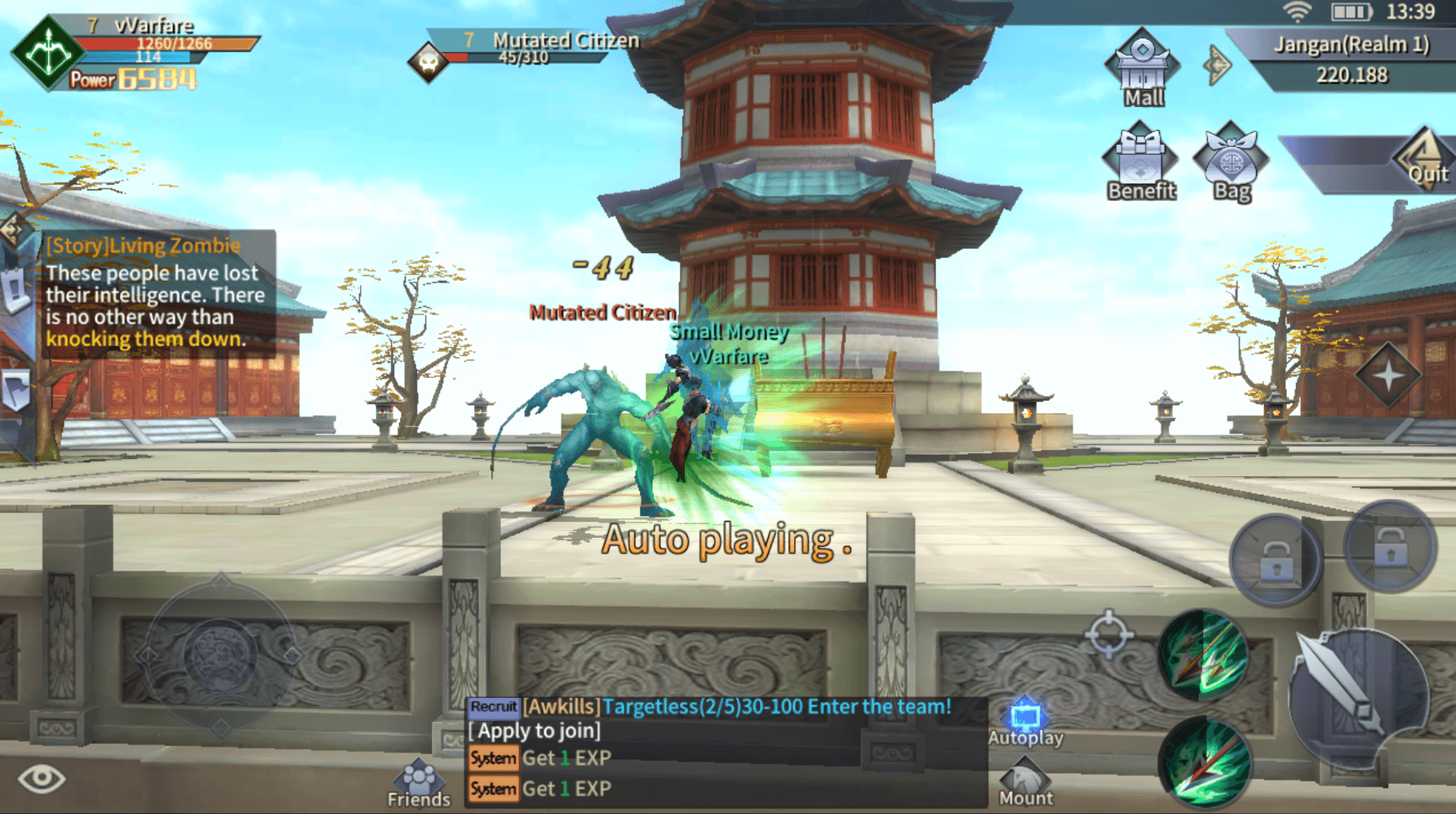The height and width of the screenshot is (814, 1456).
Task: Activate the upper green arrow skill
Action: (1203, 655)
